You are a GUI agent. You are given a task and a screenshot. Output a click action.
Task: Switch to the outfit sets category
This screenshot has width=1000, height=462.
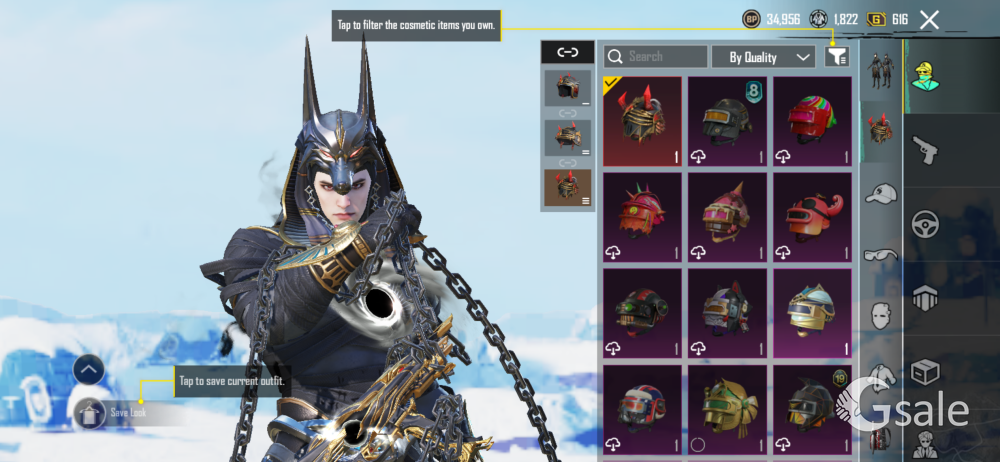[x=881, y=71]
